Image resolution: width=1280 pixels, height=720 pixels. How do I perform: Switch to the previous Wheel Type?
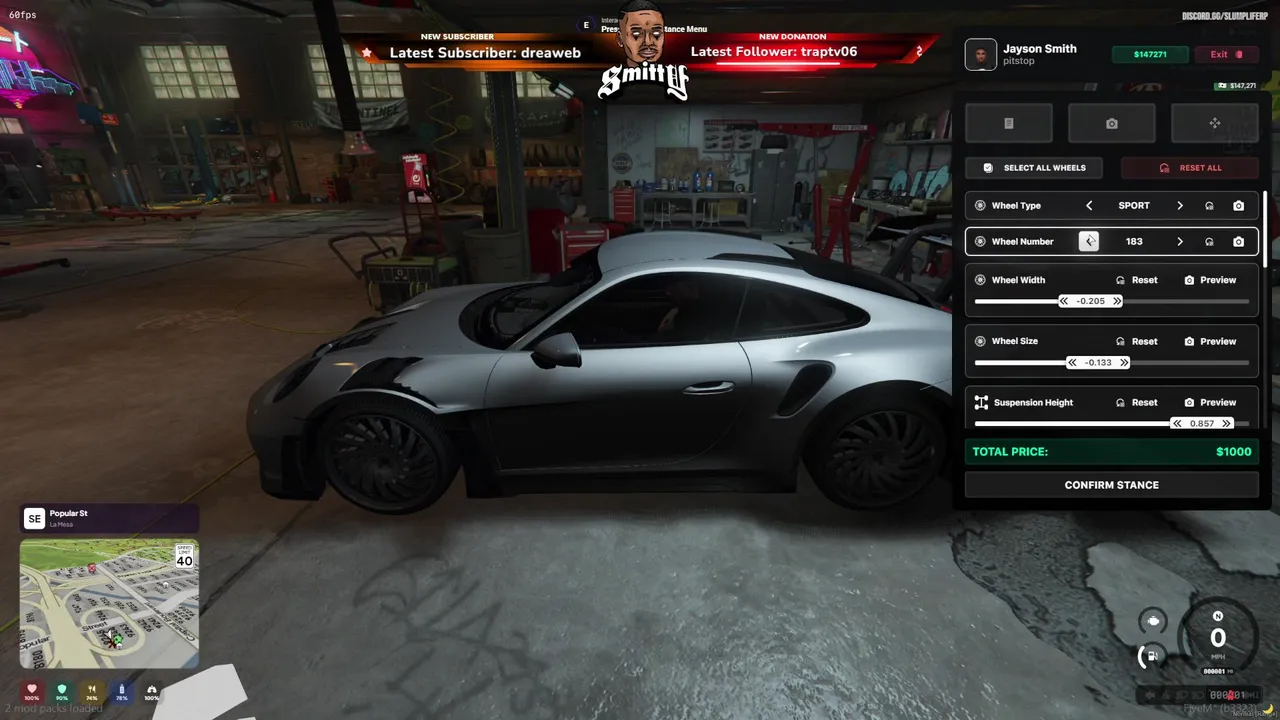click(x=1089, y=206)
